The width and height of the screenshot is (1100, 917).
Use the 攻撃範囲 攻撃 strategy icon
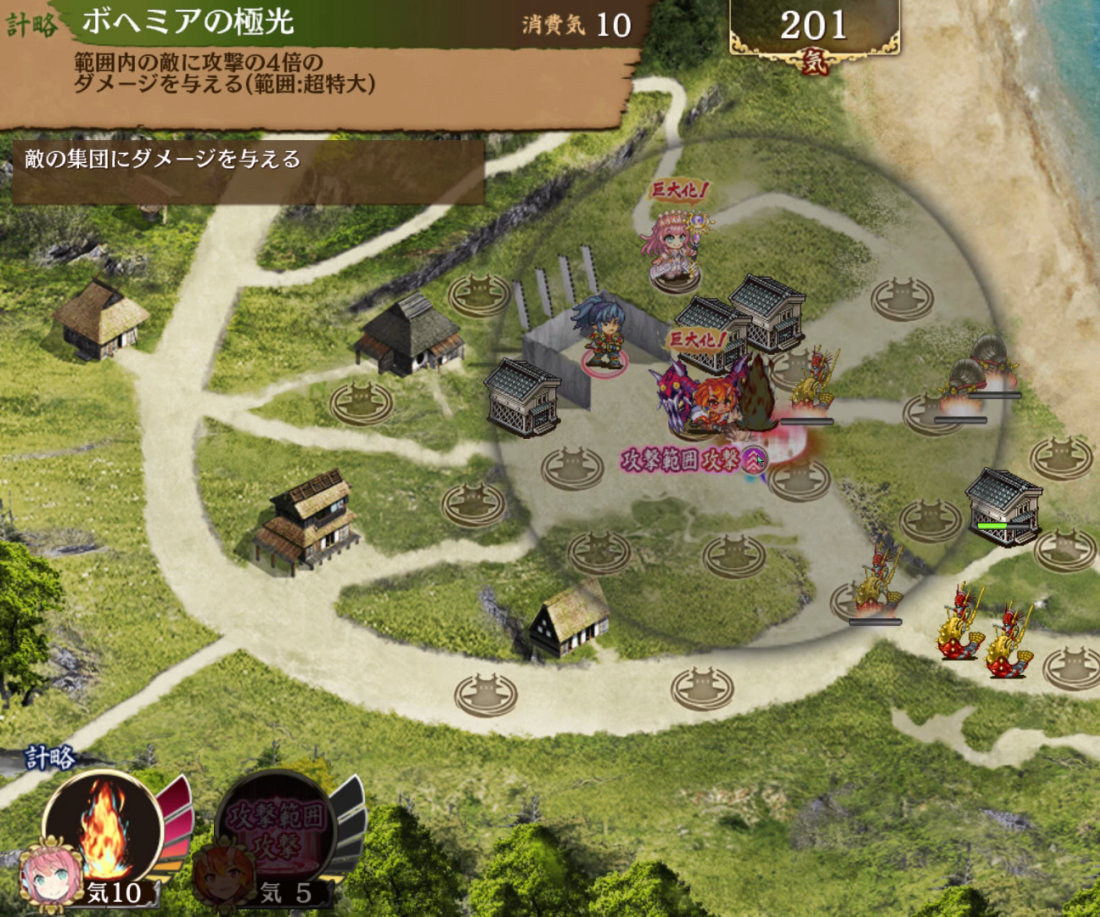click(274, 825)
